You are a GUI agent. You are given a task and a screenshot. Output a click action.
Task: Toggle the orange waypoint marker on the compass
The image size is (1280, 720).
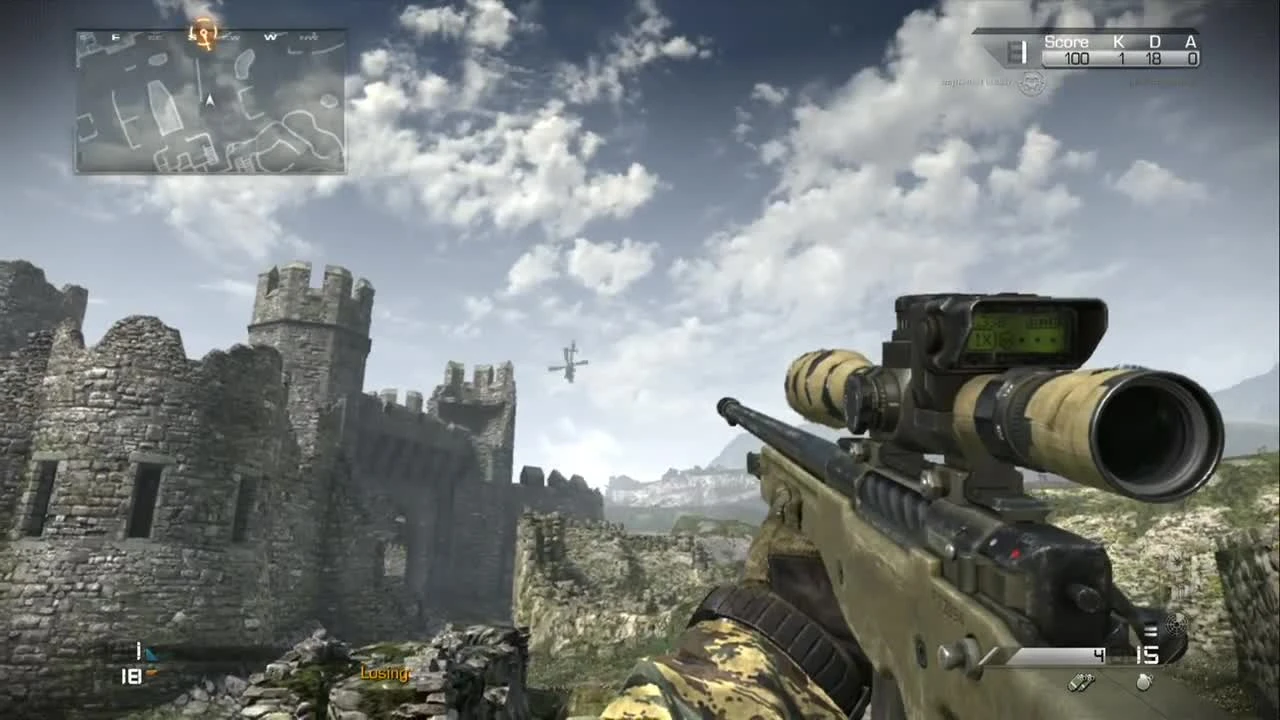(203, 33)
